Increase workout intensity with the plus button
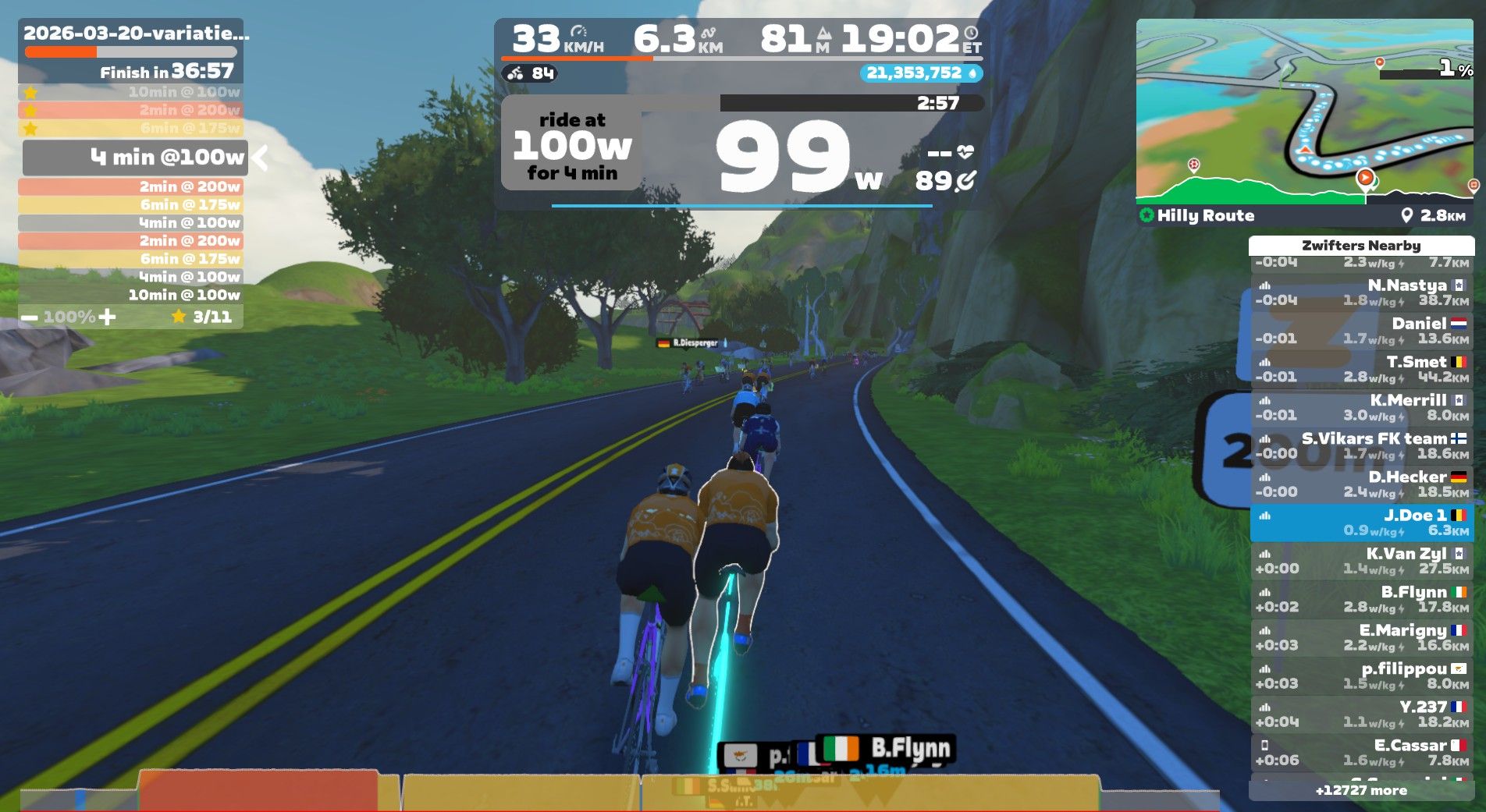Image resolution: width=1486 pixels, height=812 pixels. 108,317
